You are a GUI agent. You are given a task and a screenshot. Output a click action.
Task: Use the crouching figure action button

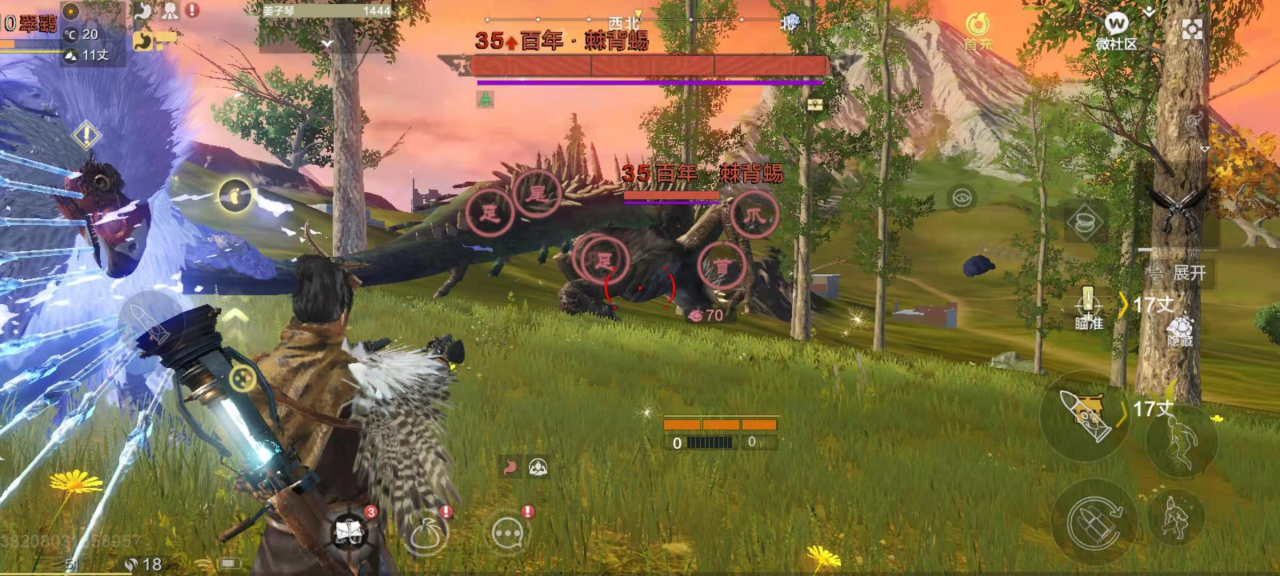(1175, 516)
